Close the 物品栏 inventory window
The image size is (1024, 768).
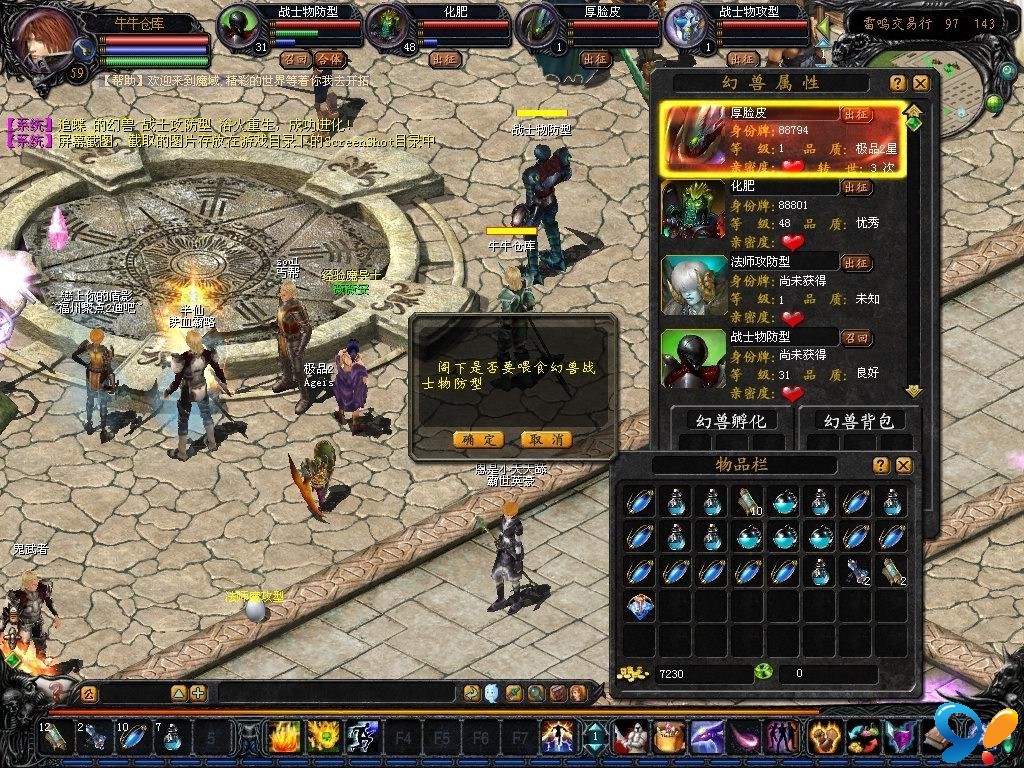[904, 465]
